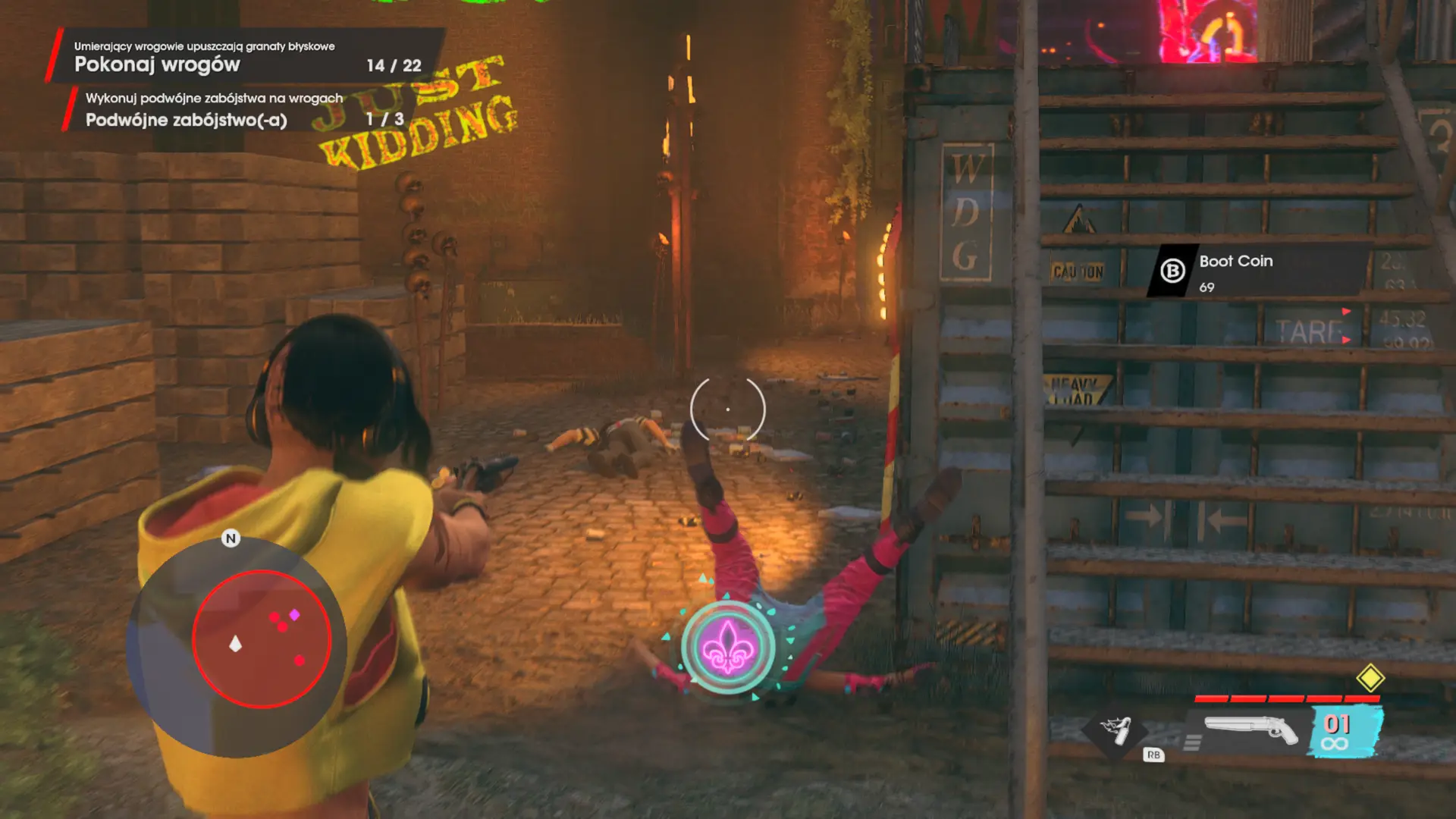
Task: Activate the flaming fist skill icon
Action: point(1116,730)
